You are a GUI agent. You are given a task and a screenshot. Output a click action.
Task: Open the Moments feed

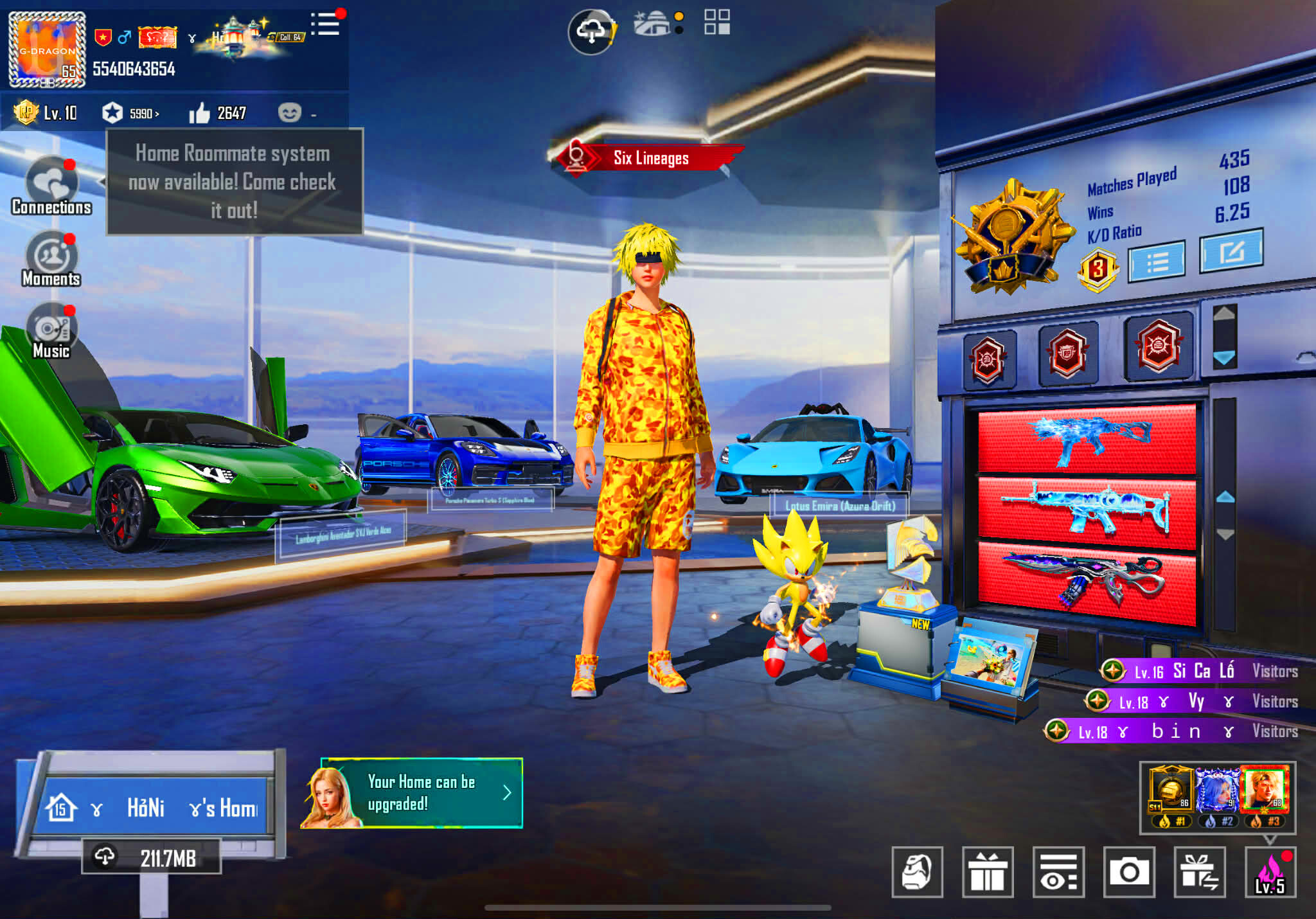51,258
